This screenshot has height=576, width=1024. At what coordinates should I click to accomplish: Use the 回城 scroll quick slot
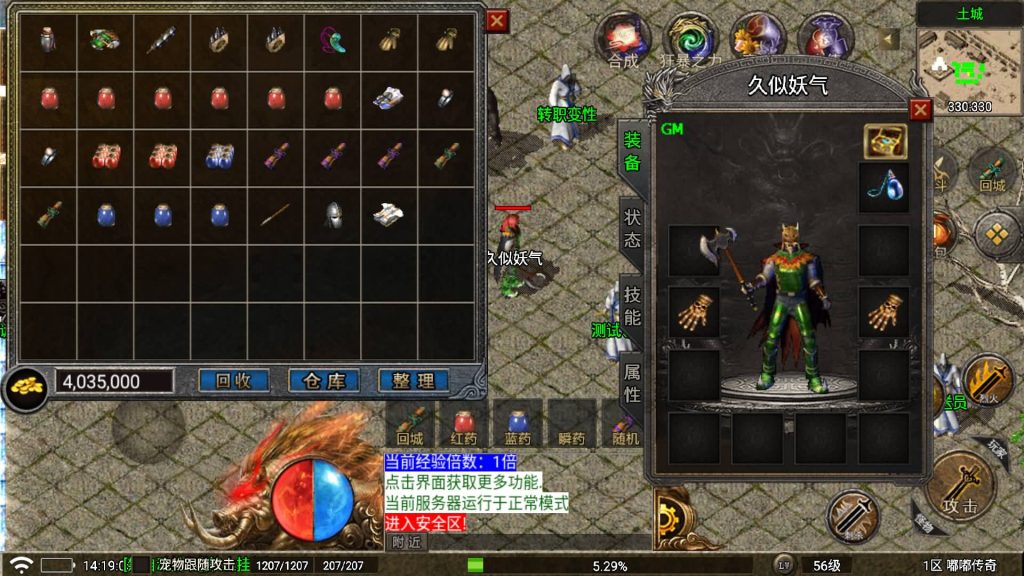point(410,424)
